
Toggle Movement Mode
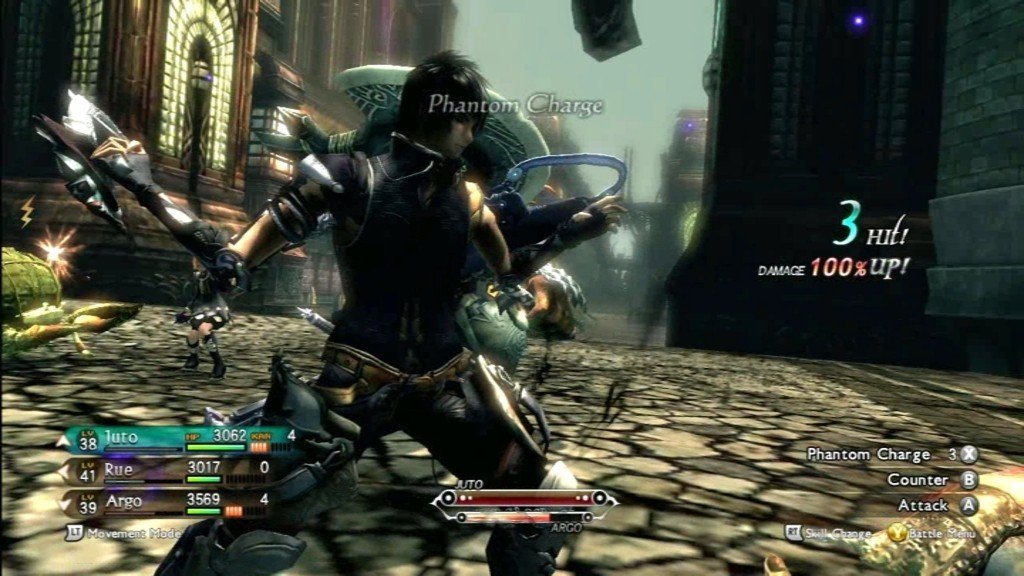(x=125, y=533)
